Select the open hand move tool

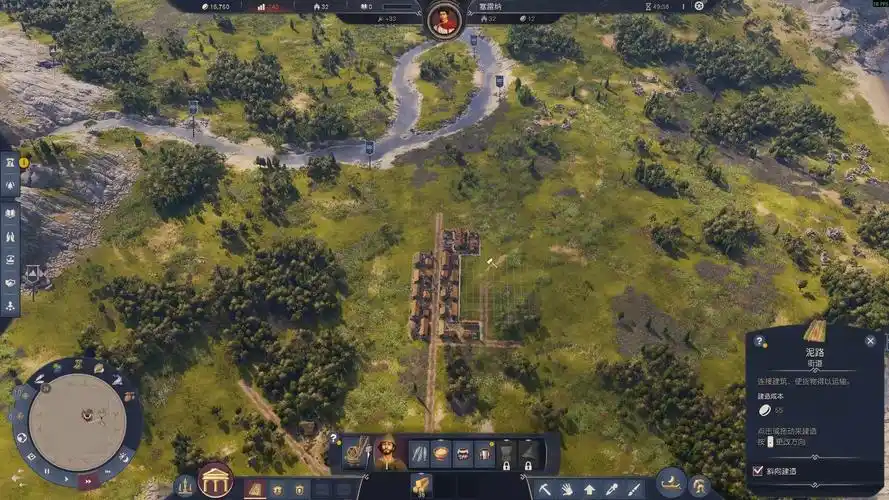click(567, 489)
